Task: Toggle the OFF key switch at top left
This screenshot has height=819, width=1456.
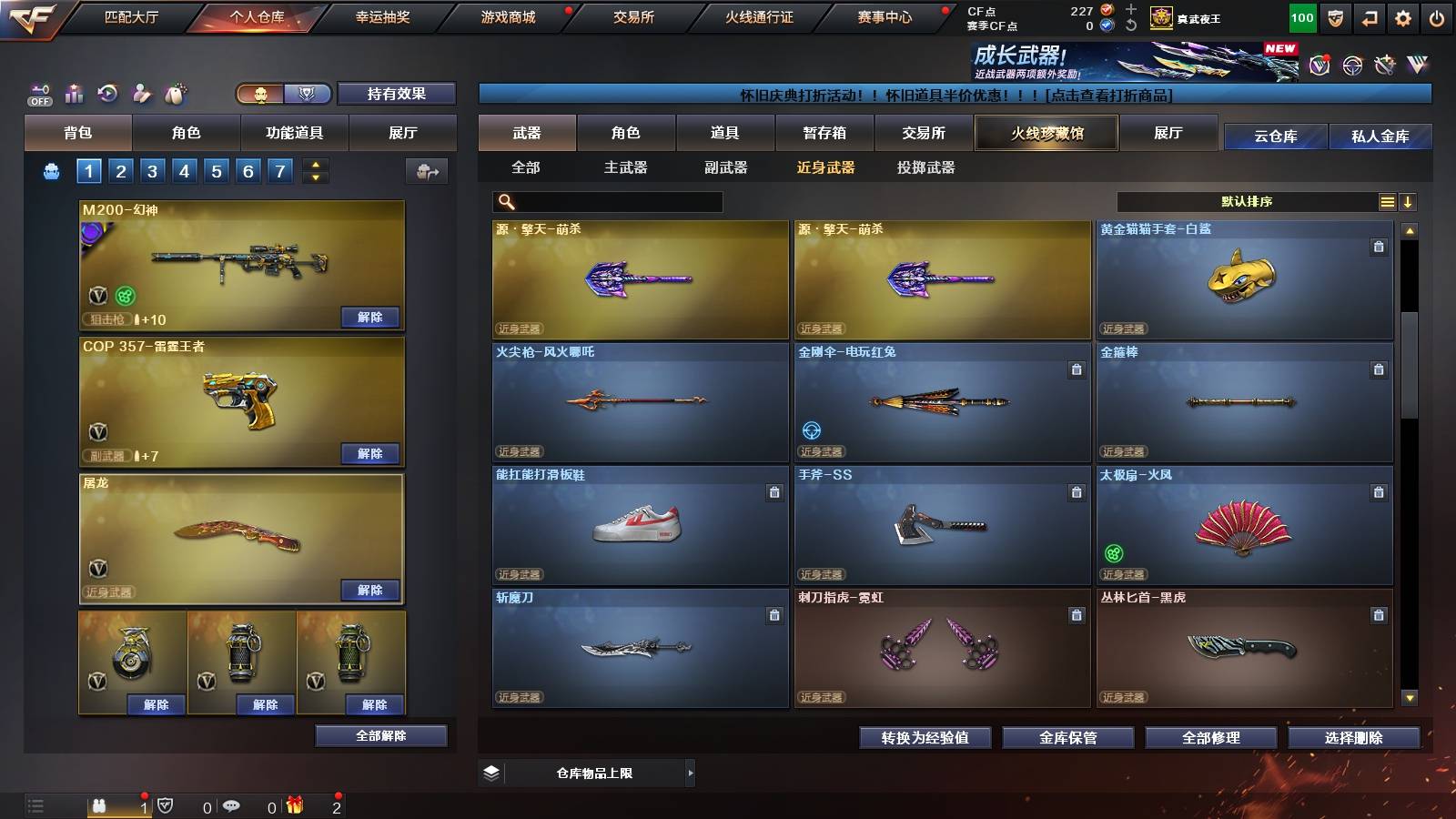Action: (38, 94)
